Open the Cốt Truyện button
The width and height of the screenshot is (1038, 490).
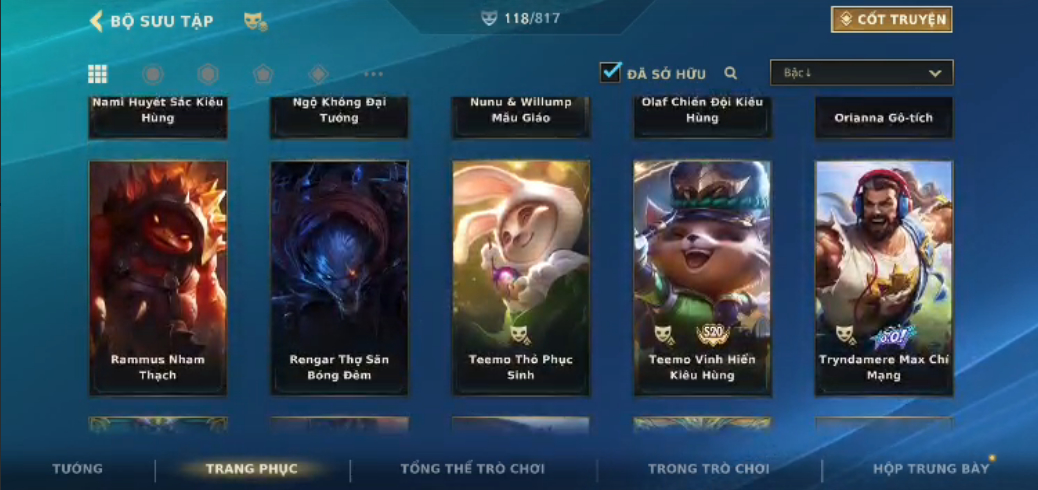(891, 19)
